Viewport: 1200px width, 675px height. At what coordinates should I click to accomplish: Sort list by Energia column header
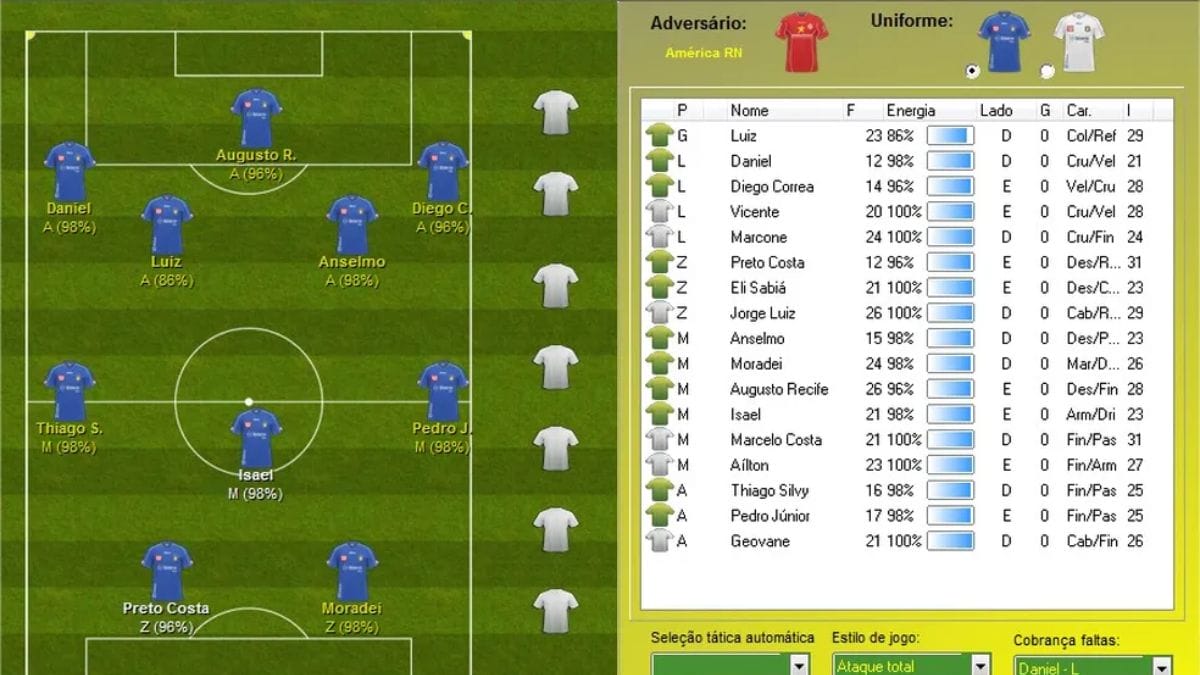pyautogui.click(x=910, y=111)
